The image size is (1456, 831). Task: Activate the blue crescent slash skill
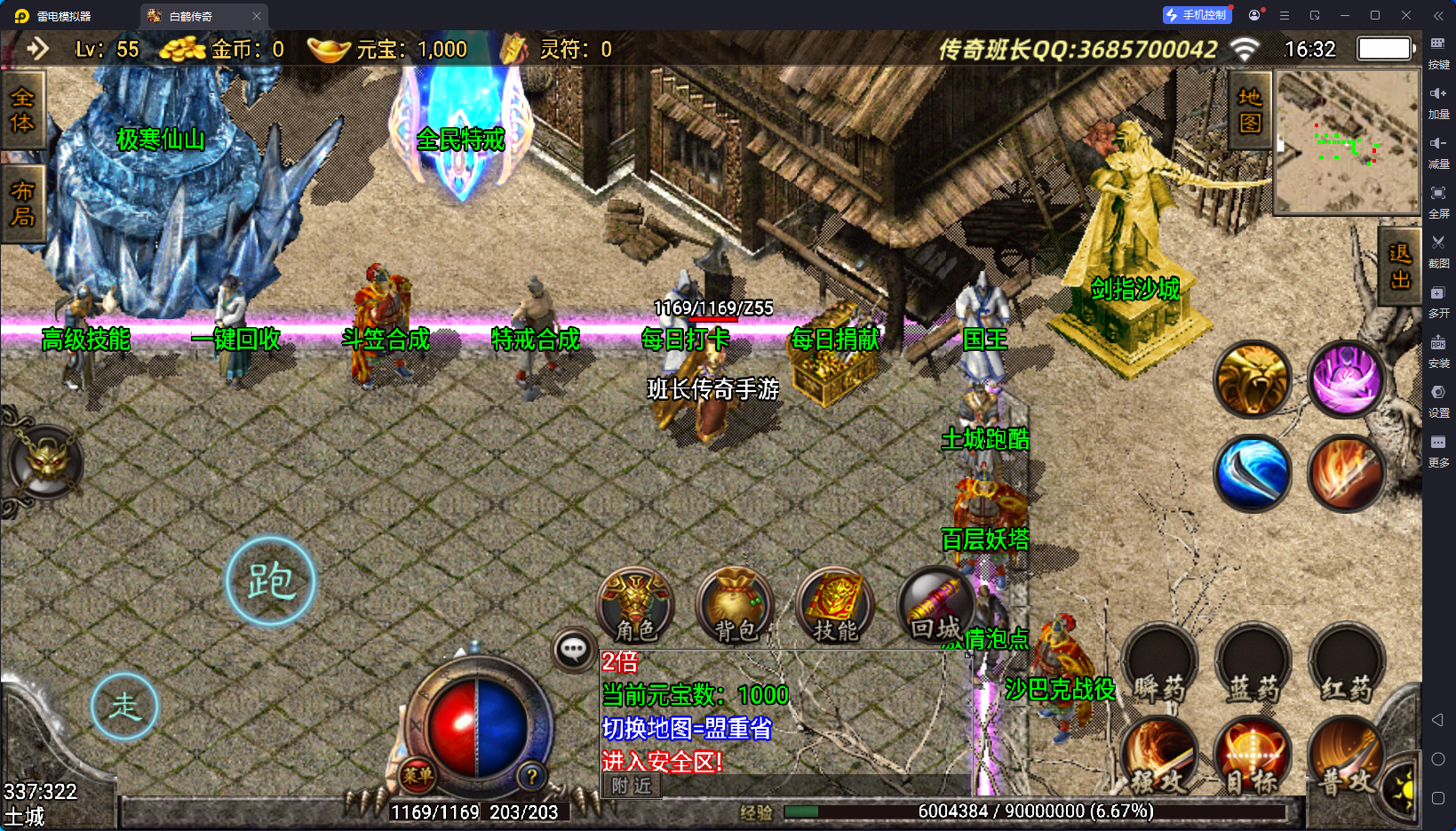point(1253,473)
